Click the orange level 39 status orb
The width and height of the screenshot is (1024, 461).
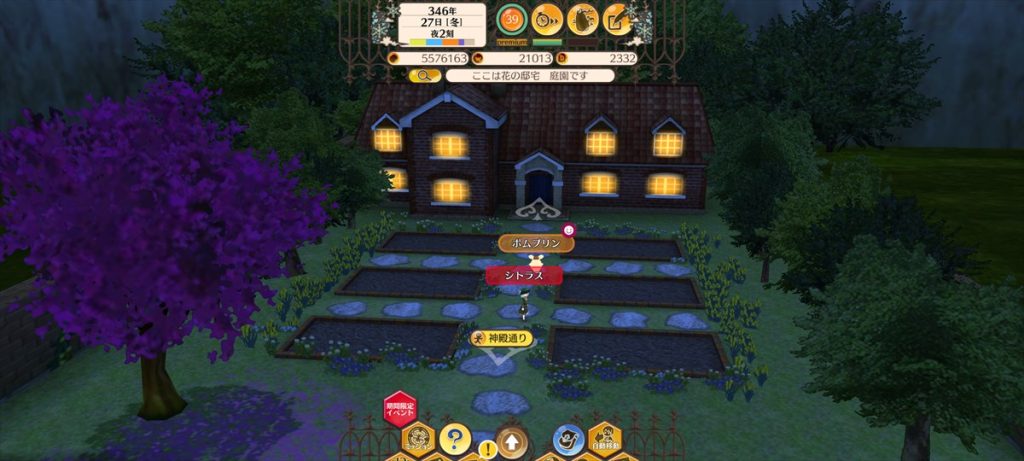coord(513,19)
